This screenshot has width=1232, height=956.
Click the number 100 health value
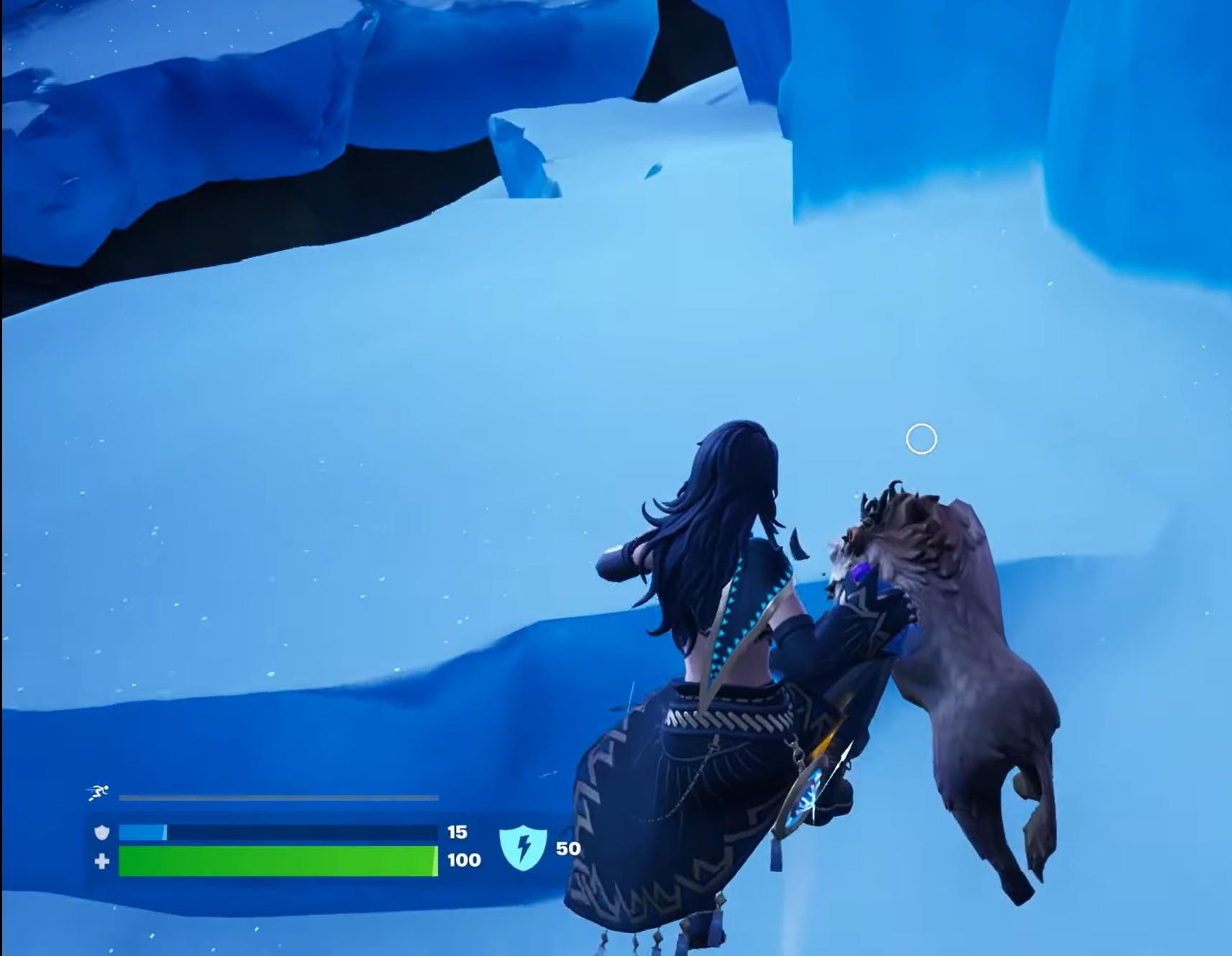tap(463, 860)
